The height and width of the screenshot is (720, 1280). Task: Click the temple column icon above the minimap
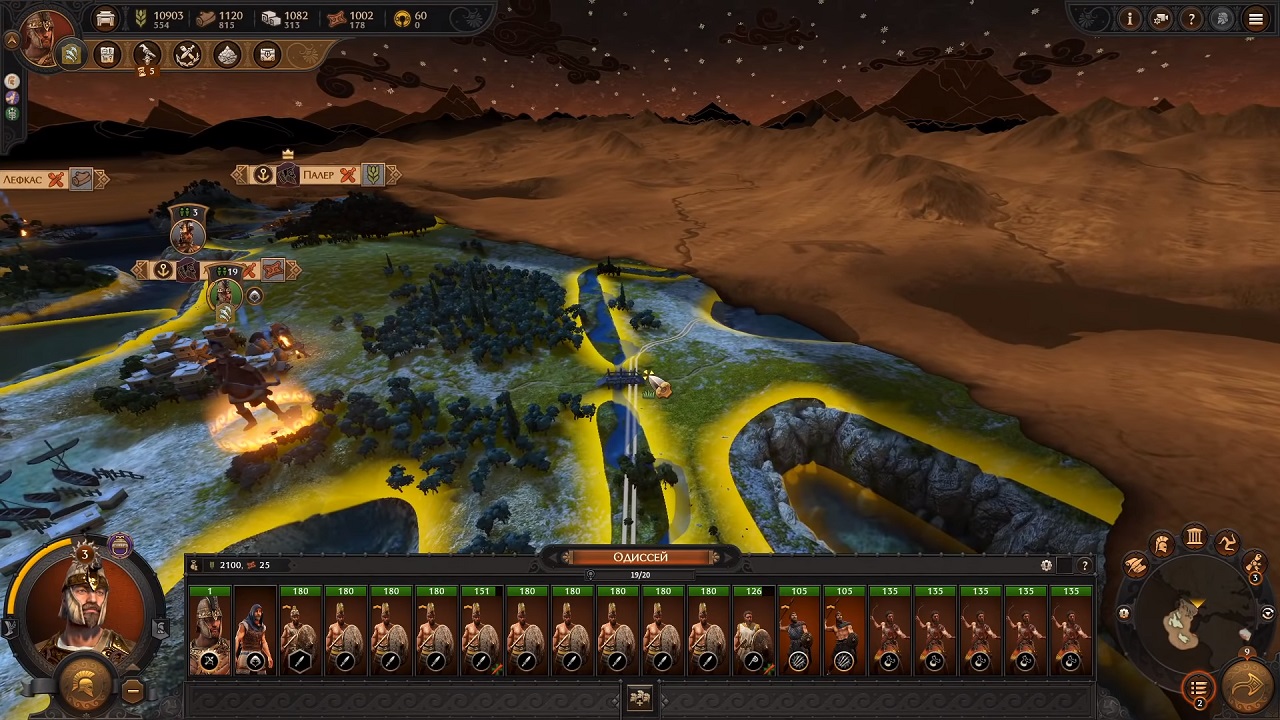pyautogui.click(x=1194, y=537)
